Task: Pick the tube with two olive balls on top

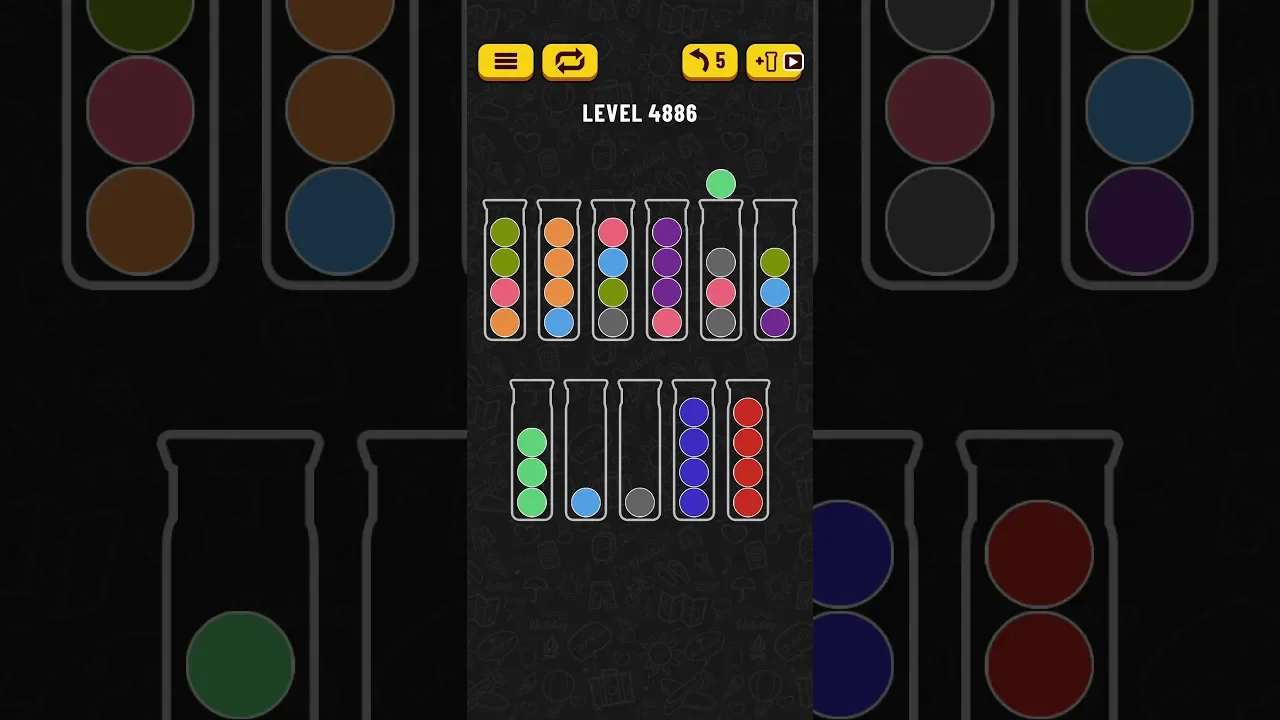Action: (x=505, y=272)
